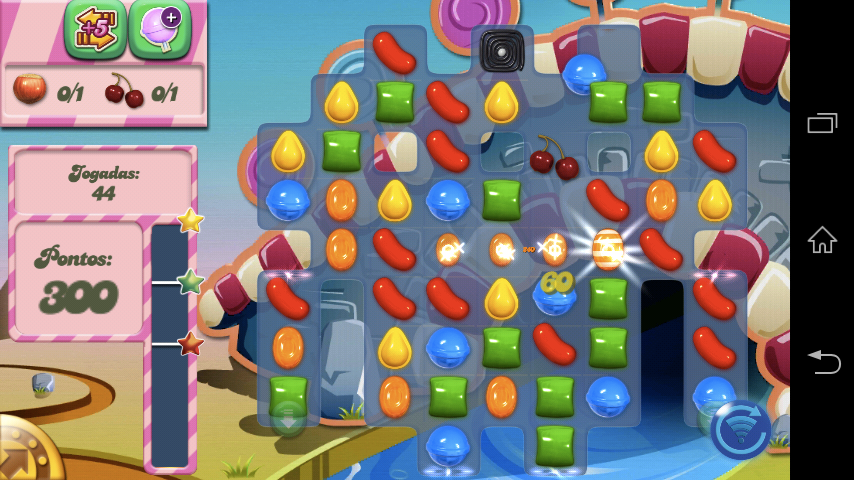854x480 pixels.
Task: Select the black liquorice swirl tile
Action: pos(502,51)
